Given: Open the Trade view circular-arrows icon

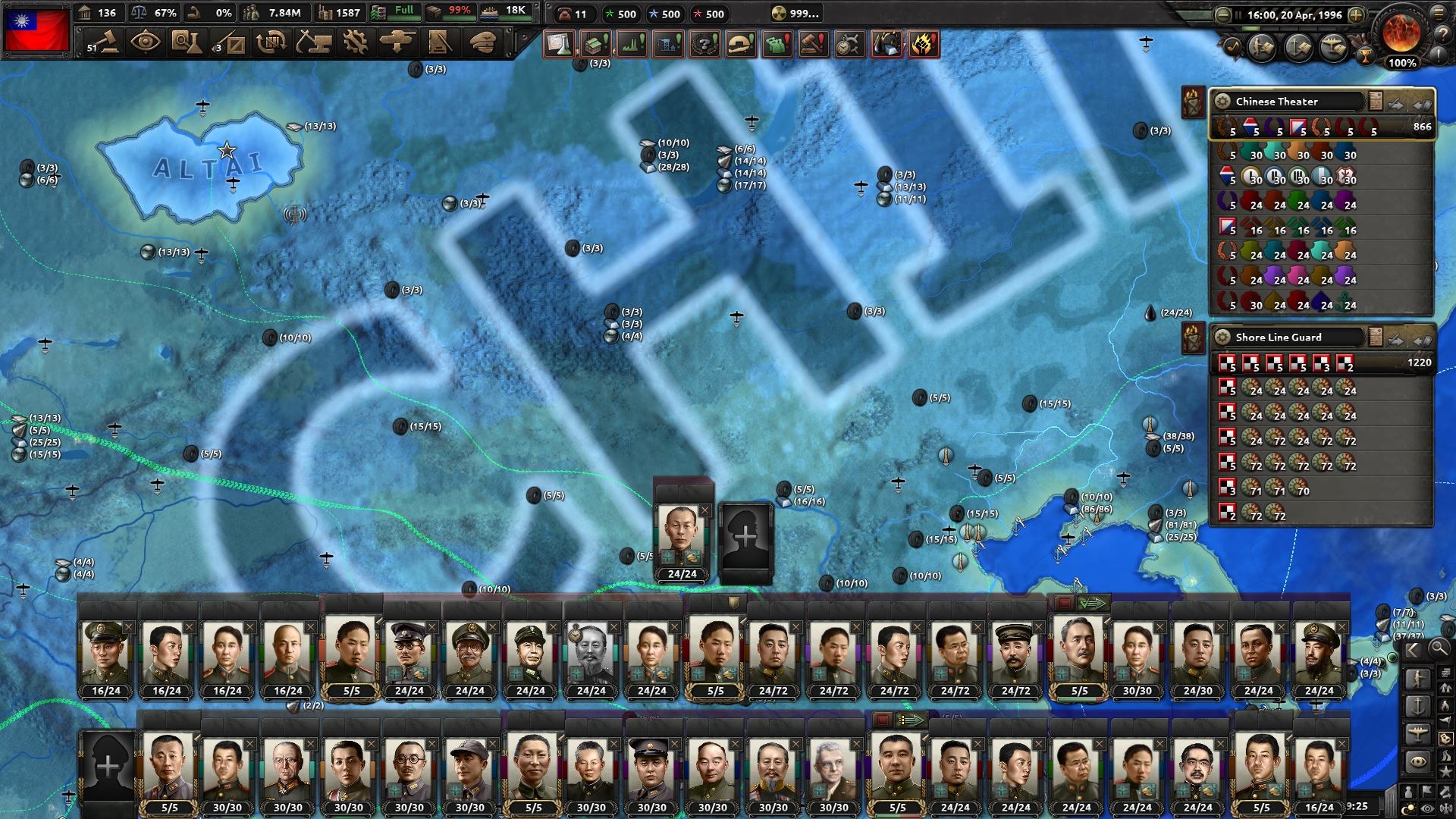Looking at the screenshot, I should (x=270, y=43).
